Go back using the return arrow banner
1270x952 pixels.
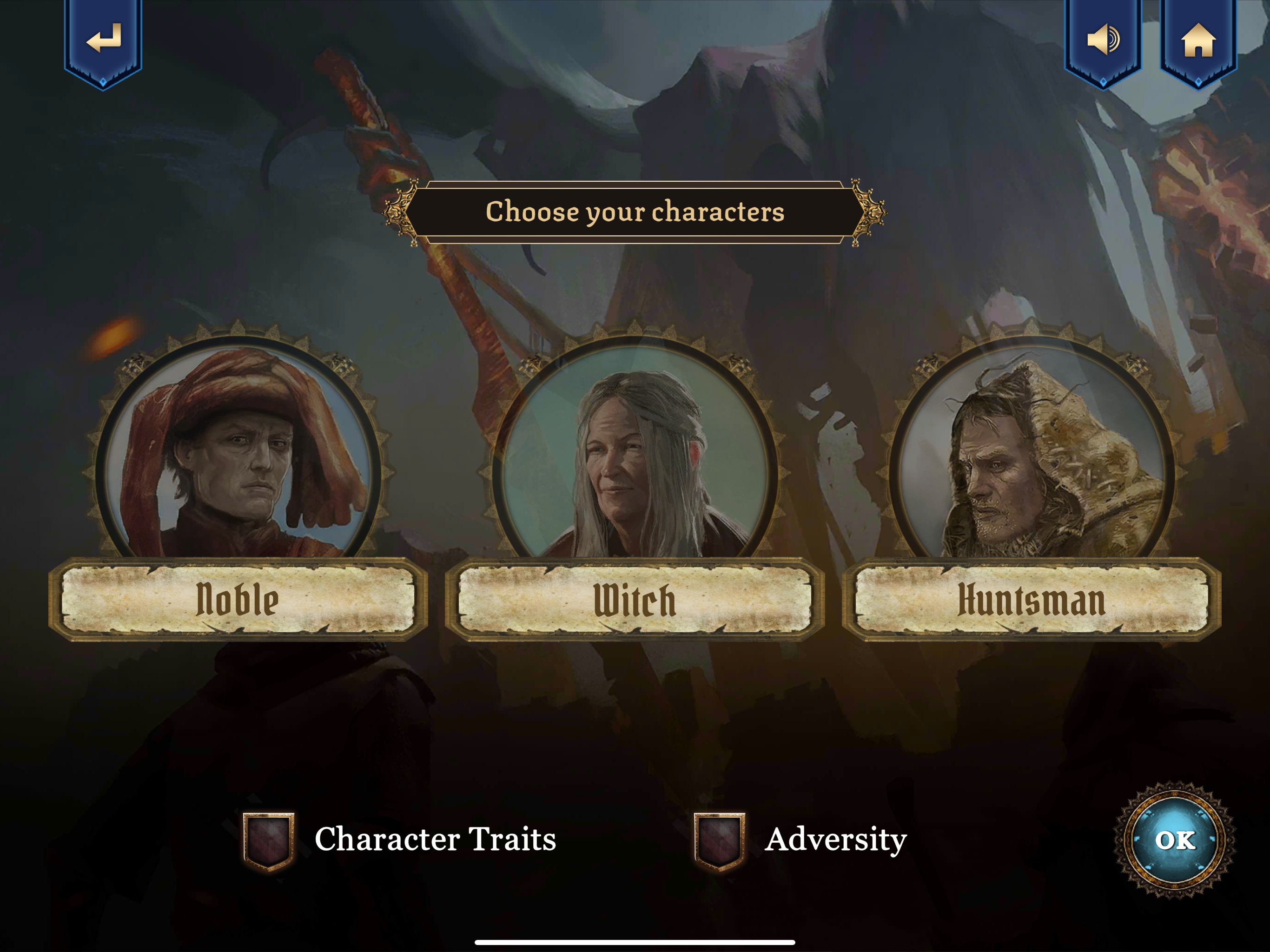click(103, 39)
